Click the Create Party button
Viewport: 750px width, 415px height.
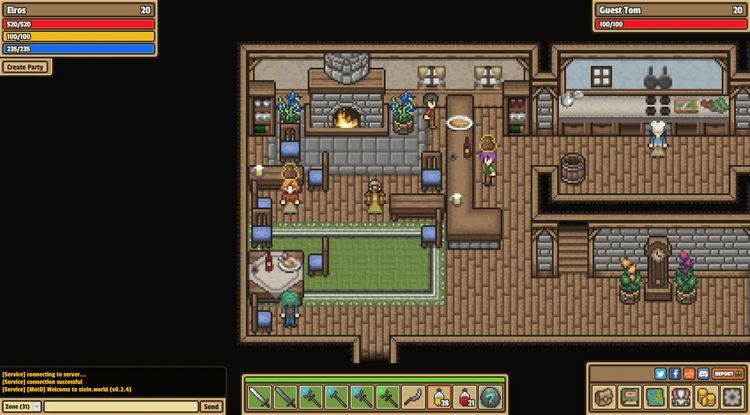[26, 67]
